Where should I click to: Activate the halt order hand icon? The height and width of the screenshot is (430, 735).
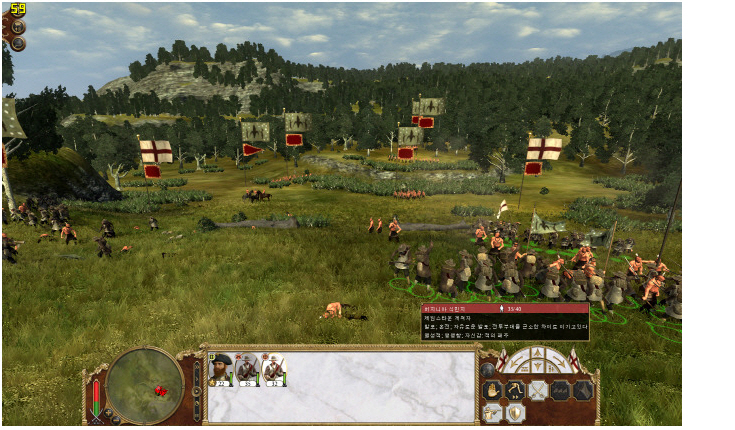coord(492,390)
